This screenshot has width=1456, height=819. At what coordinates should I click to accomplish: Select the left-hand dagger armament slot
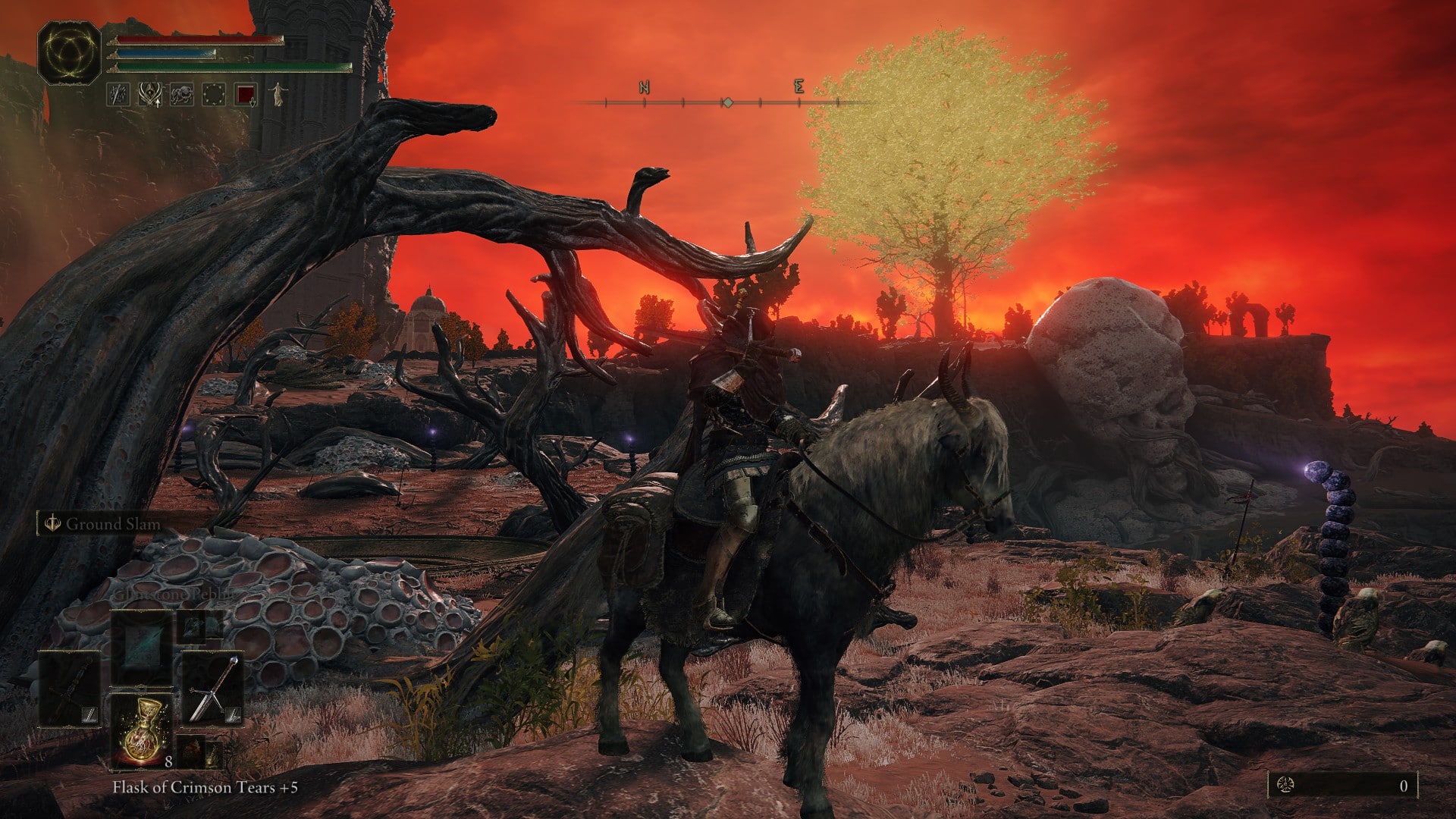pos(71,686)
